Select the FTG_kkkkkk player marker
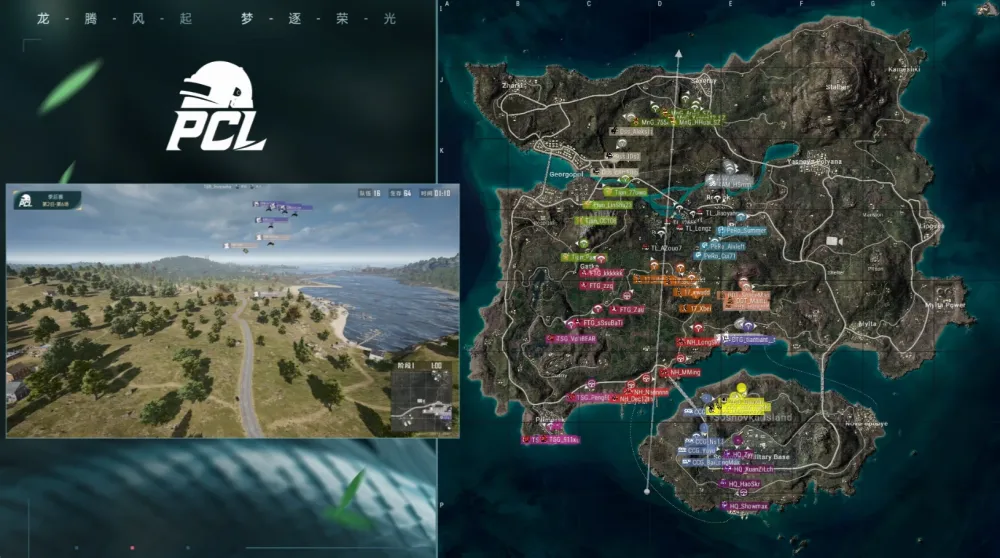This screenshot has width=1000, height=558. coord(606,272)
